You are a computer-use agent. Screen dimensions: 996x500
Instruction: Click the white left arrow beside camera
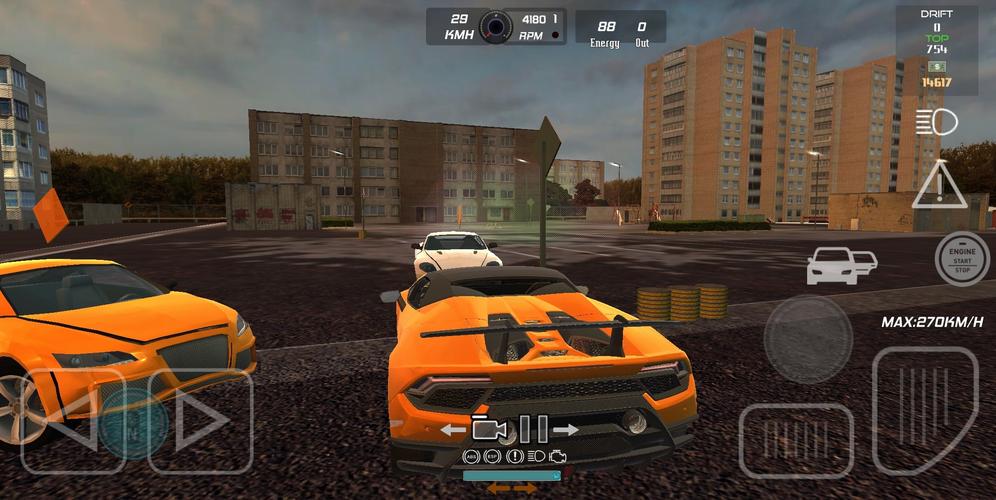[454, 430]
